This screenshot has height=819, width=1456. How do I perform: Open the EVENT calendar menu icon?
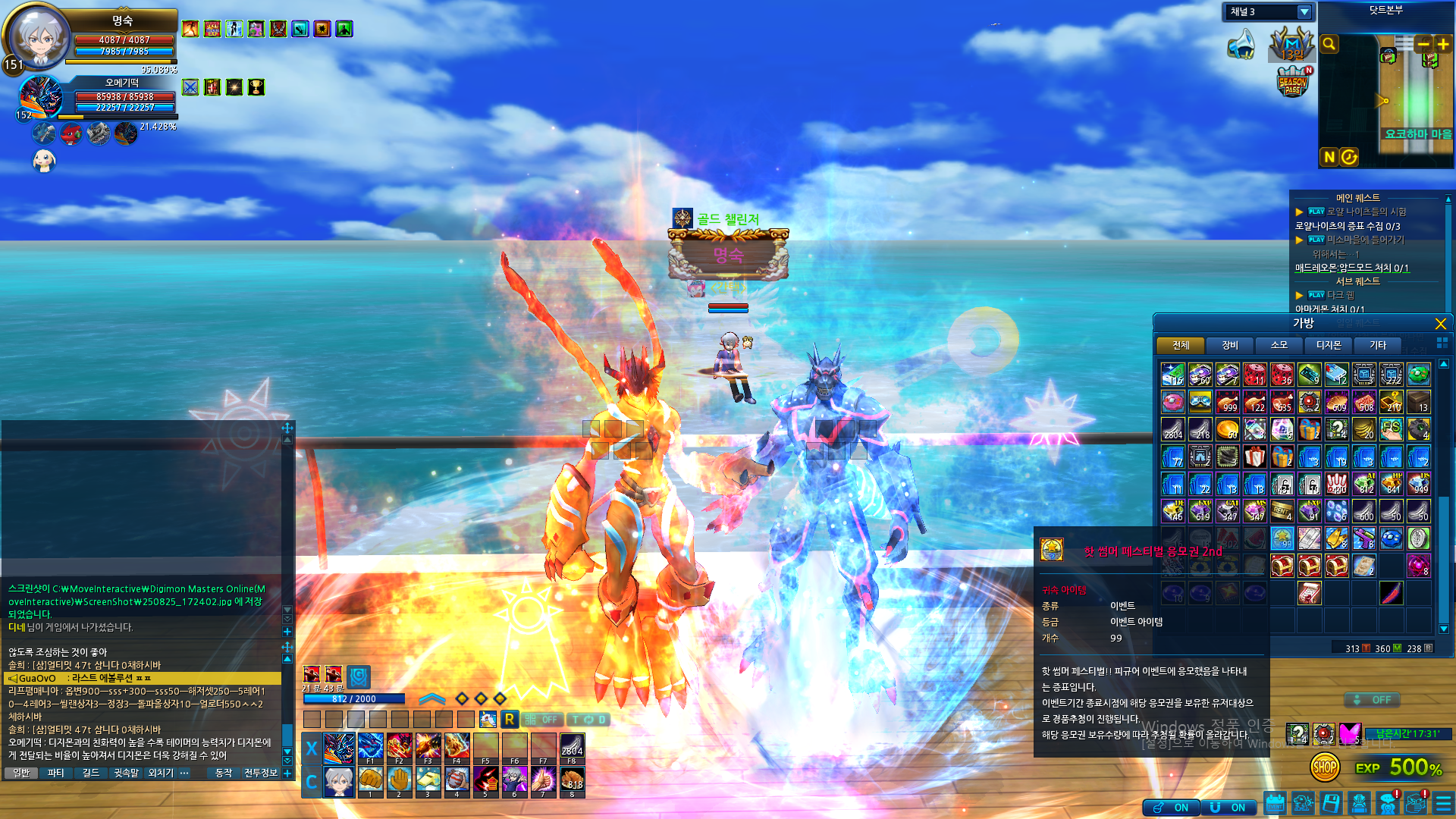1275,803
